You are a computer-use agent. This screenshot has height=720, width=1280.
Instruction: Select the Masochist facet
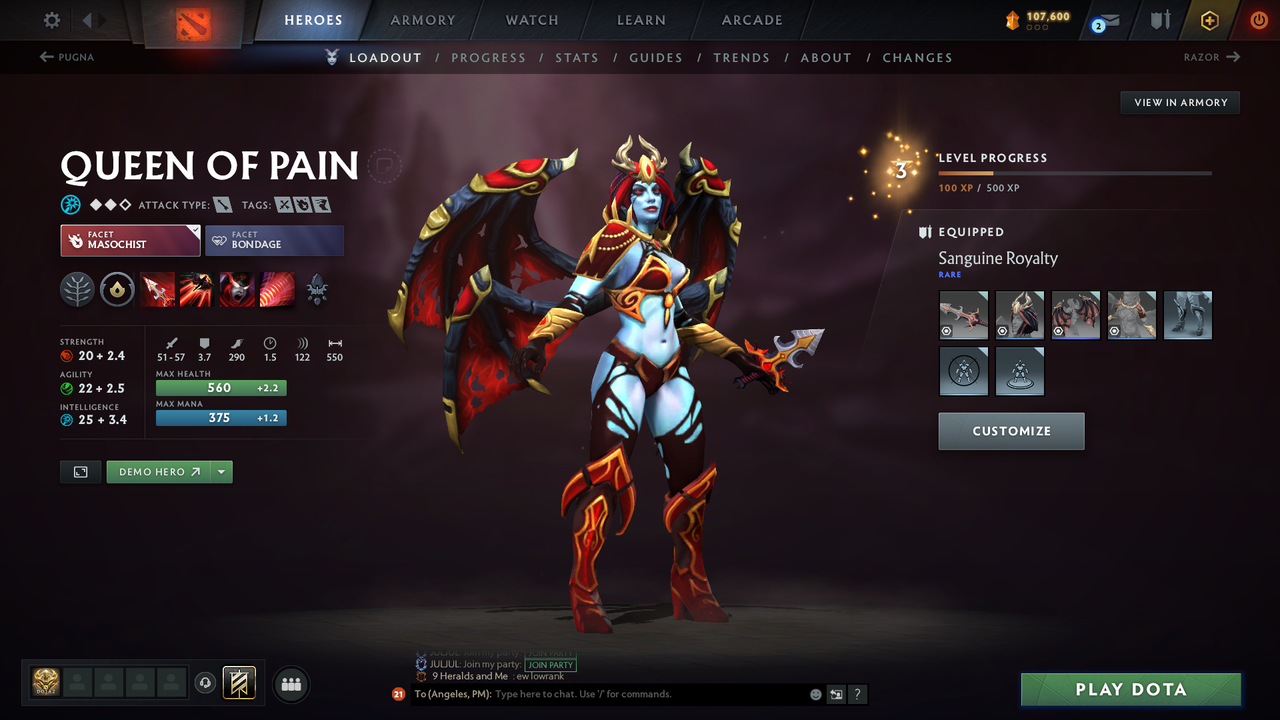[x=129, y=240]
